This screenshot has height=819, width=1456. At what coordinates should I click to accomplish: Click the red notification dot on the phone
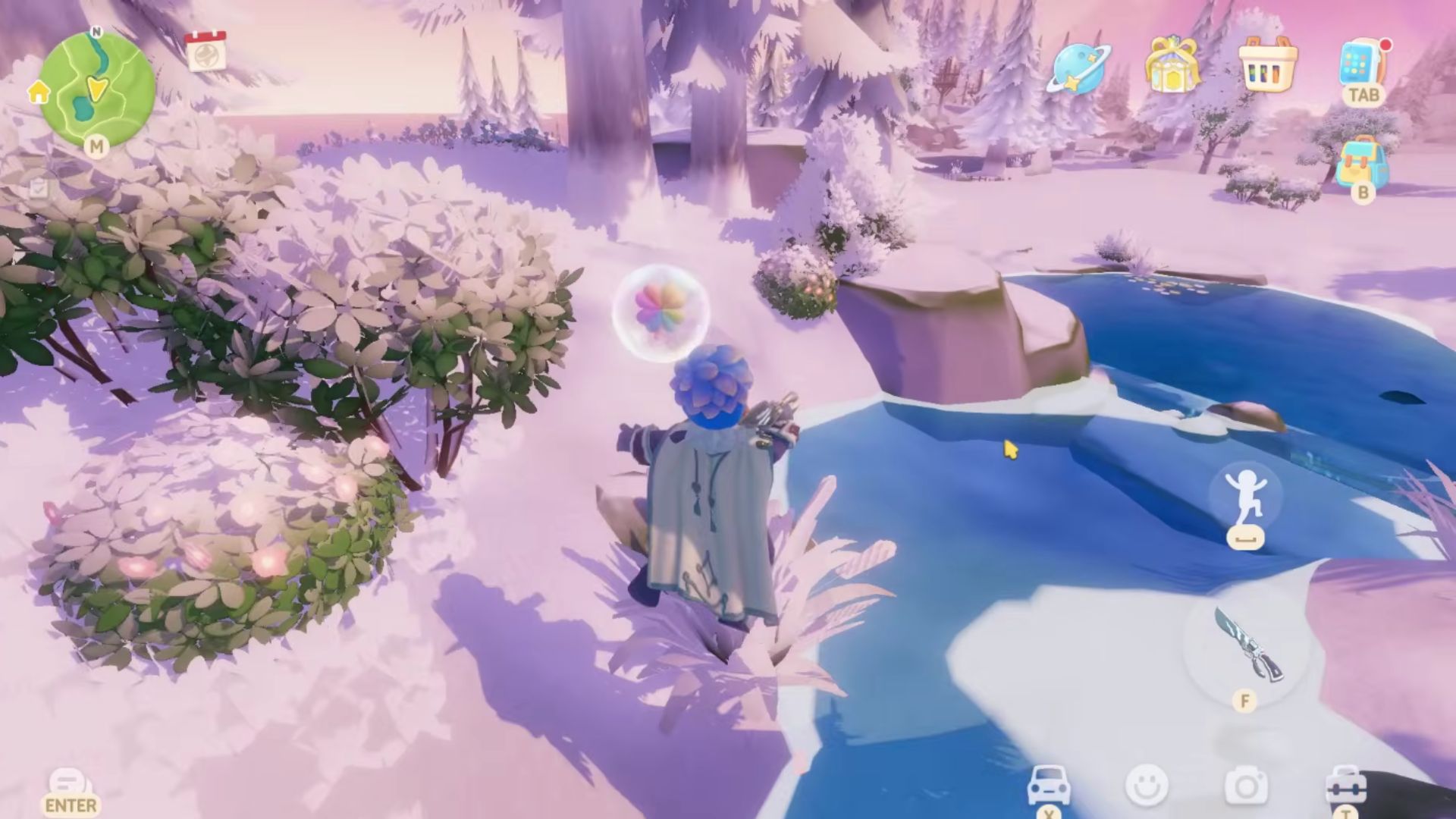click(1386, 45)
